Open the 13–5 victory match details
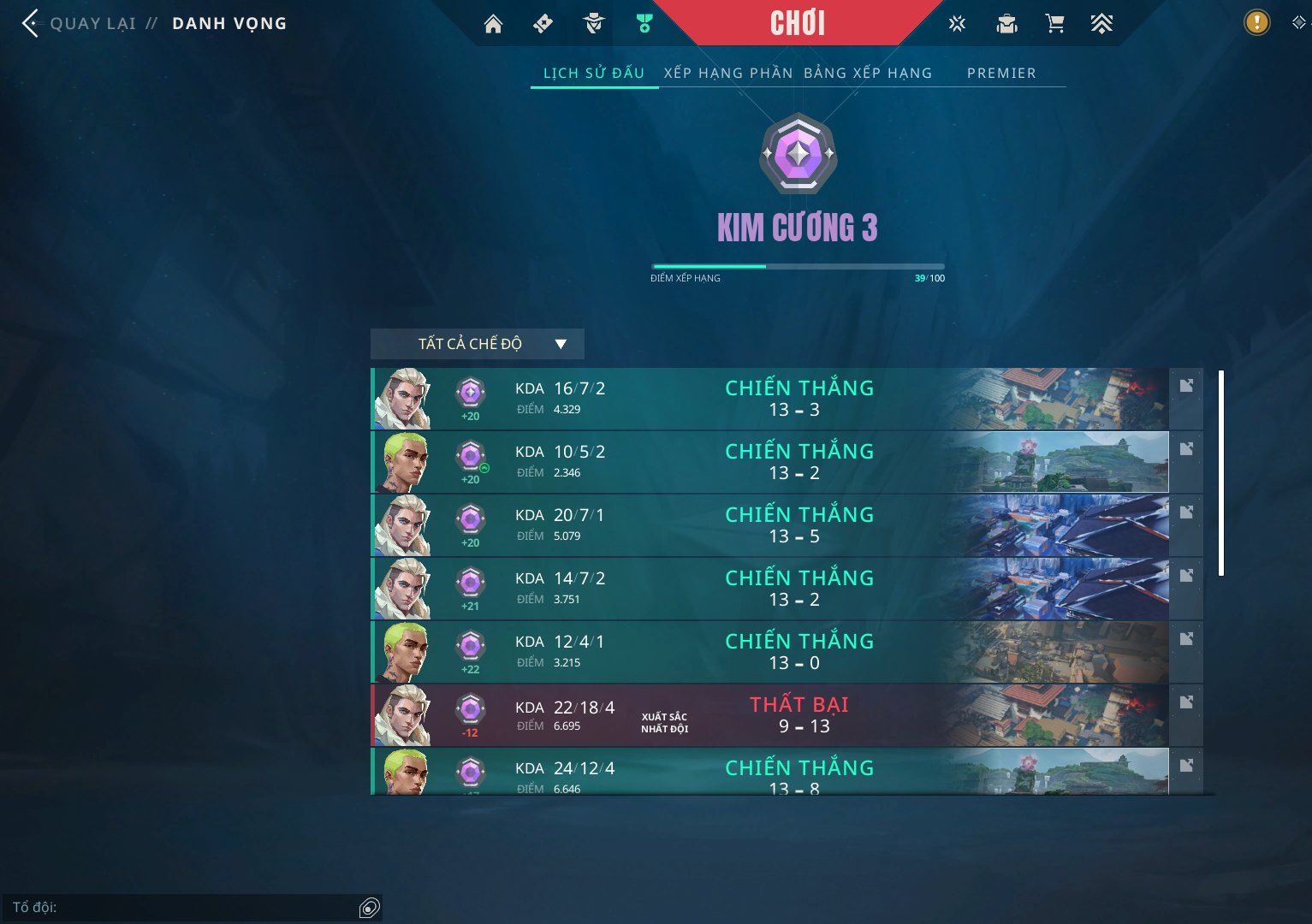This screenshot has width=1312, height=924. coord(770,525)
